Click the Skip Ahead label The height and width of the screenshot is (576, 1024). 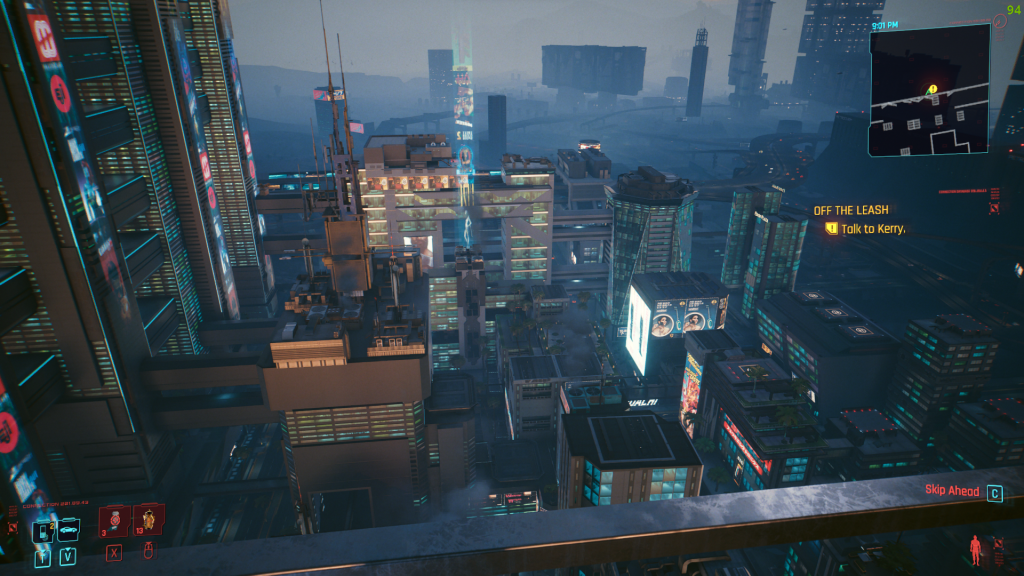click(x=953, y=492)
